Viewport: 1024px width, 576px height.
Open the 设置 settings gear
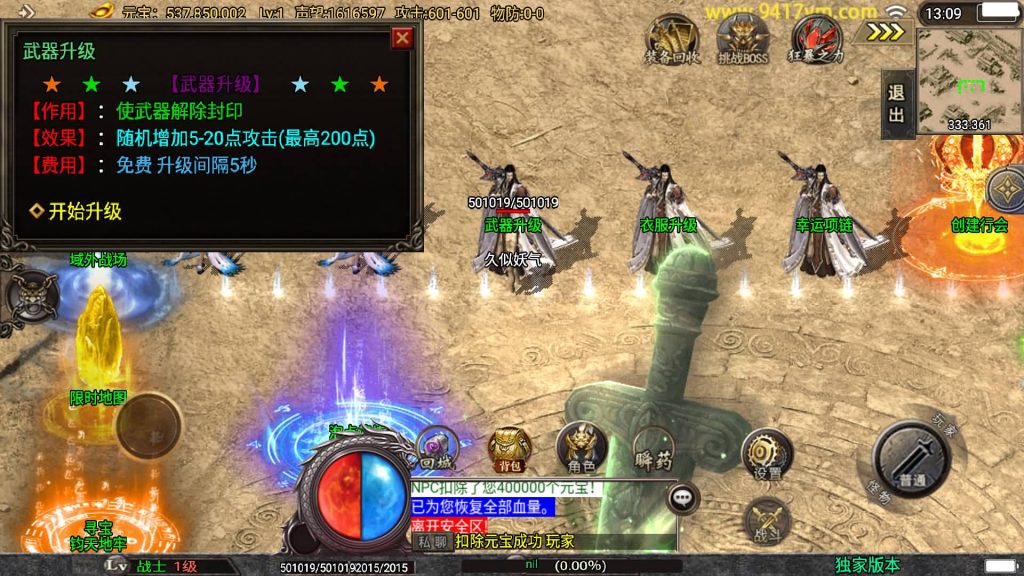[x=767, y=457]
